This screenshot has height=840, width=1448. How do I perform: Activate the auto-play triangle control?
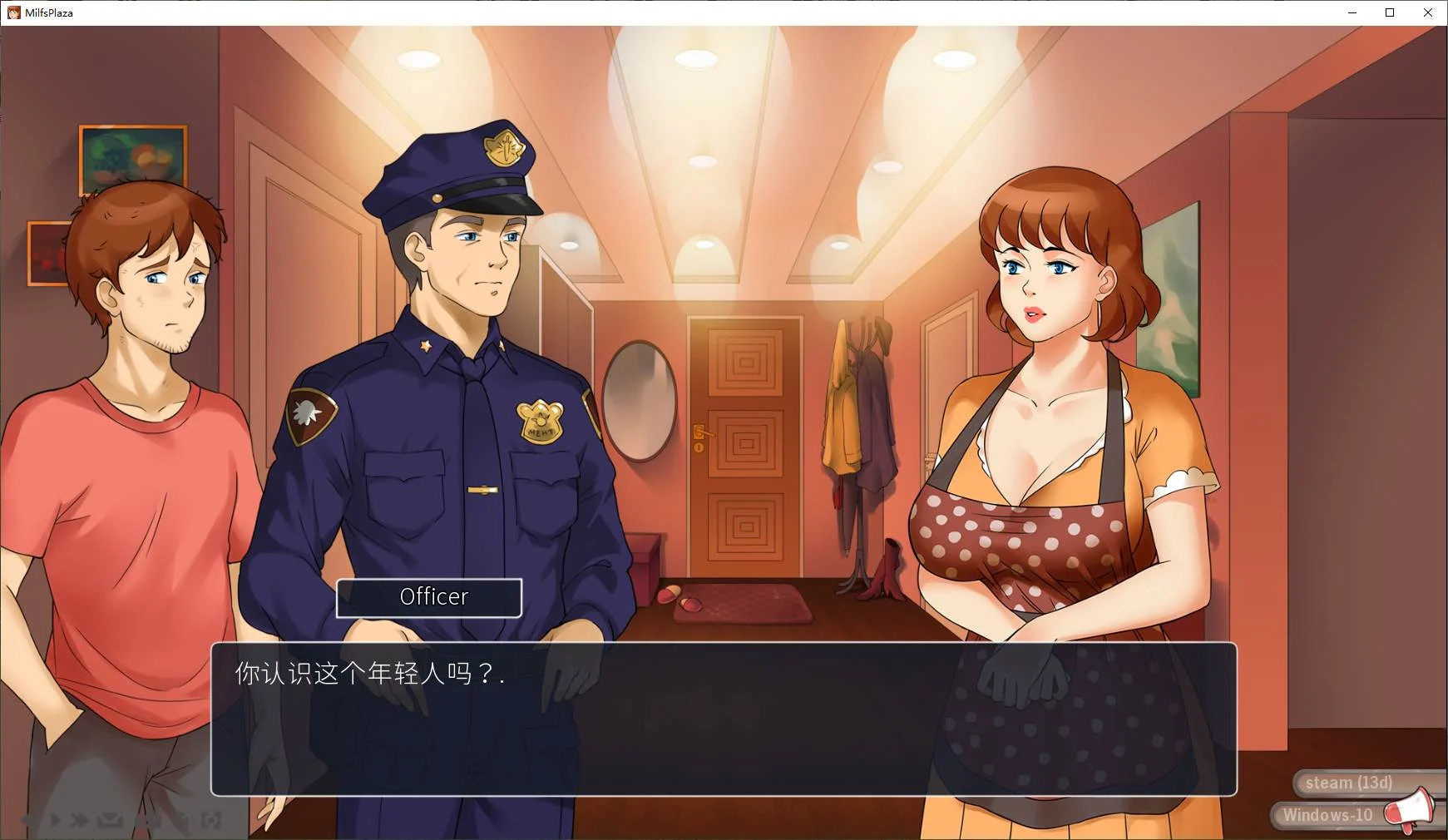click(x=55, y=821)
